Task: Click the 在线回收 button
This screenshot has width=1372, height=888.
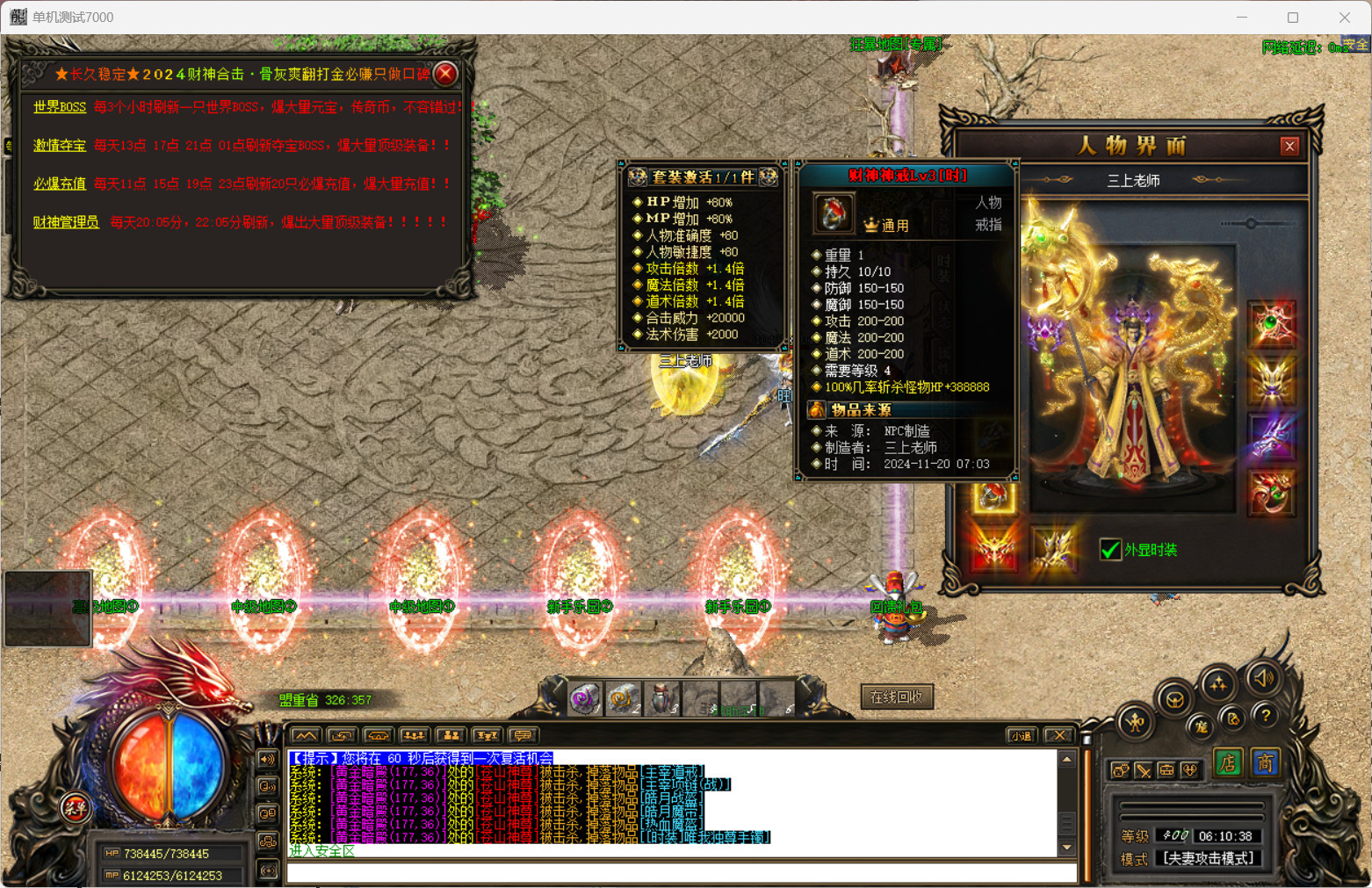Action: coord(896,697)
